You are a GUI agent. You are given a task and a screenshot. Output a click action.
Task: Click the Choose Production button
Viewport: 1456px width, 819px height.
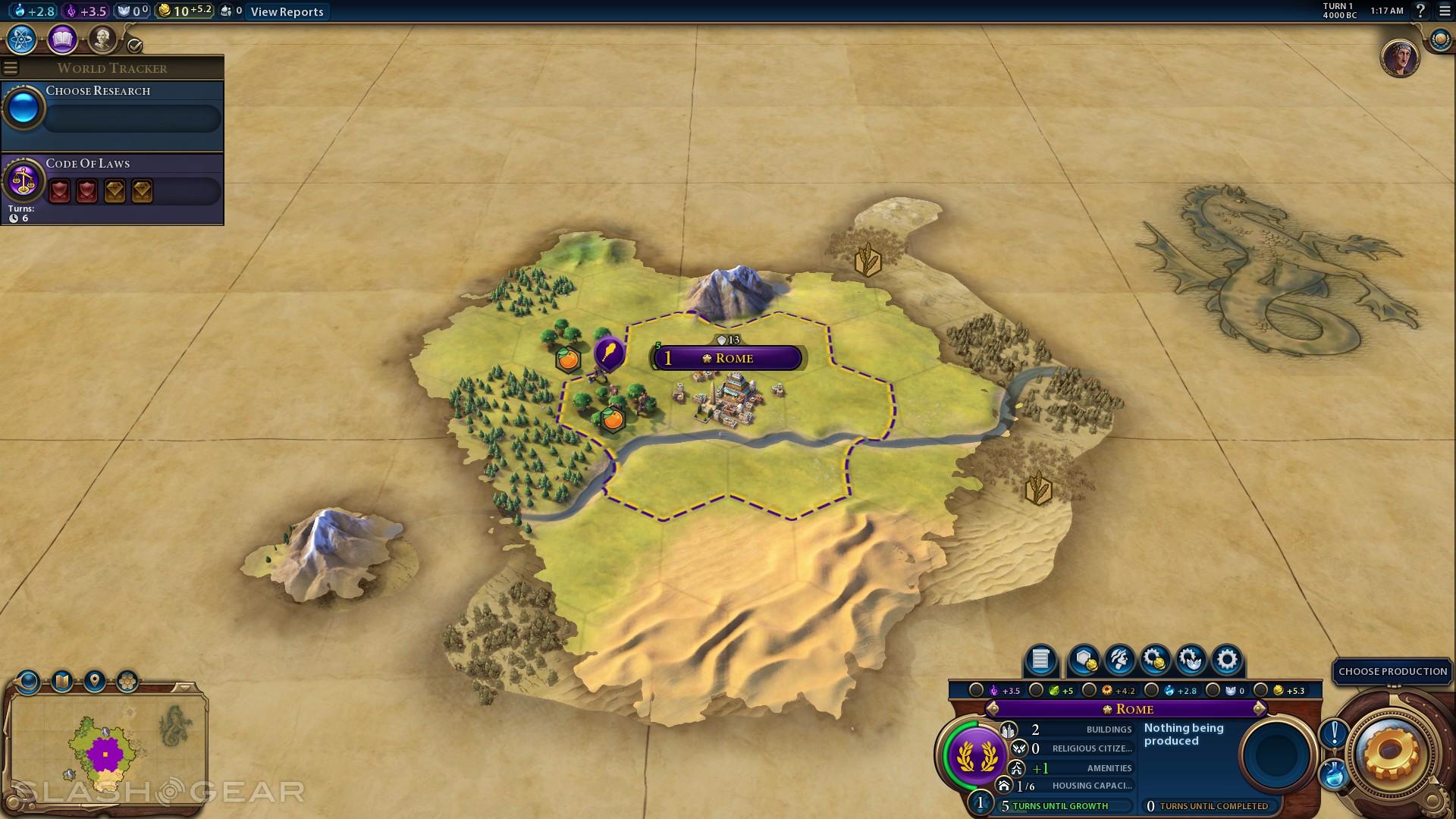[1392, 671]
